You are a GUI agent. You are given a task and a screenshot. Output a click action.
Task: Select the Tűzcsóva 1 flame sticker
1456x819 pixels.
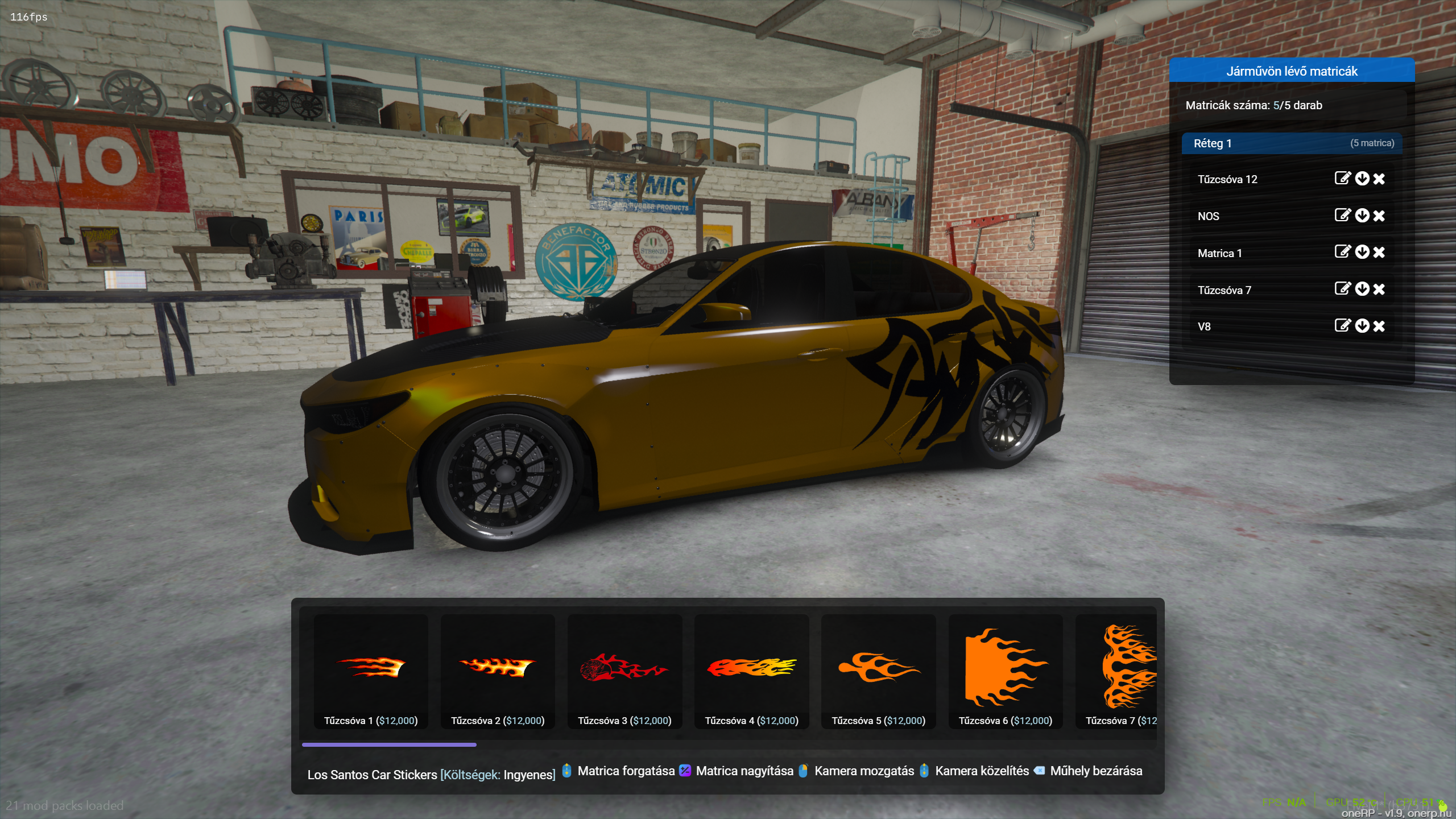(x=370, y=670)
